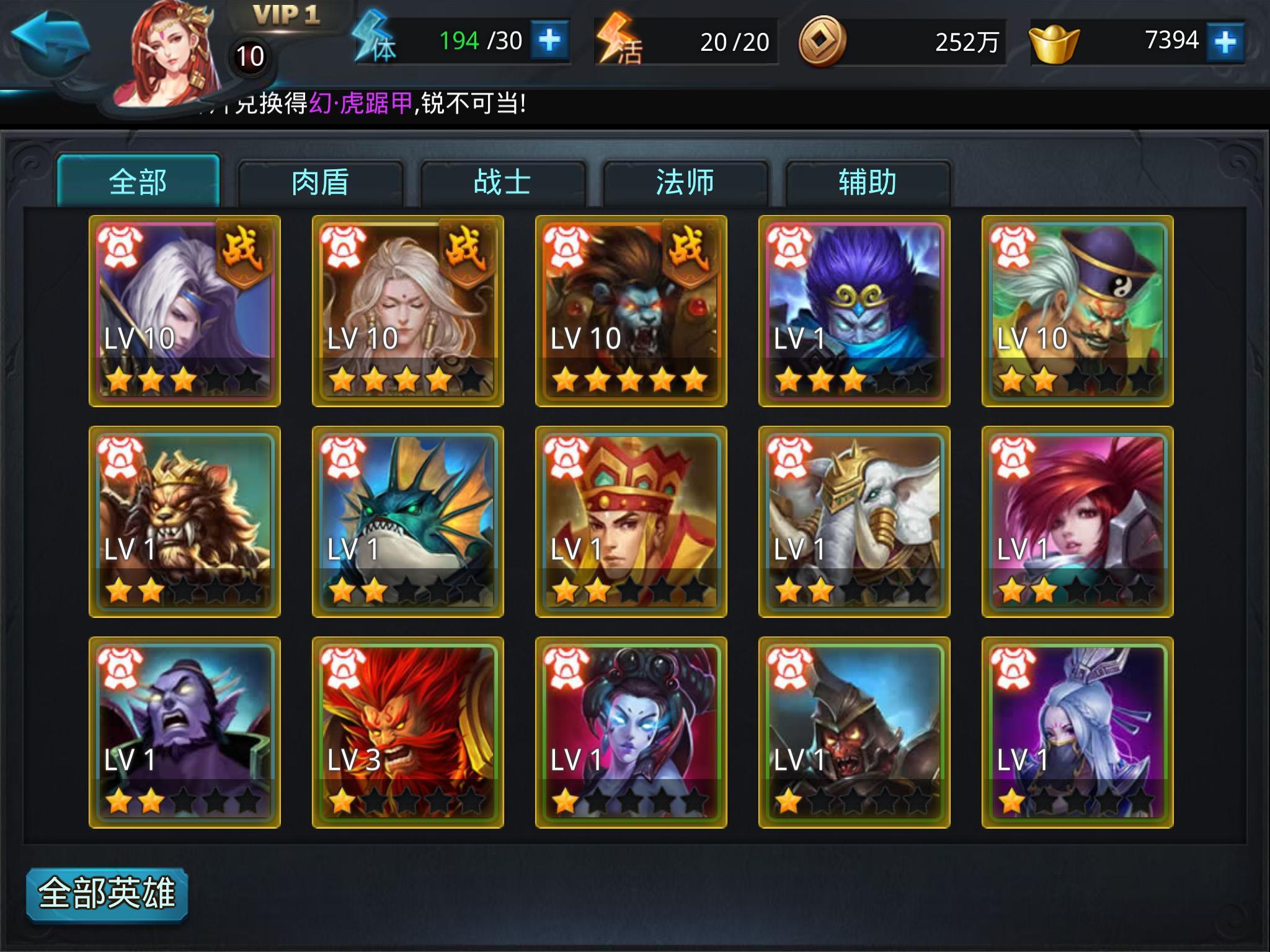Select the white-haired LV 10 three-star hero
This screenshot has width=1270, height=952.
pos(185,311)
